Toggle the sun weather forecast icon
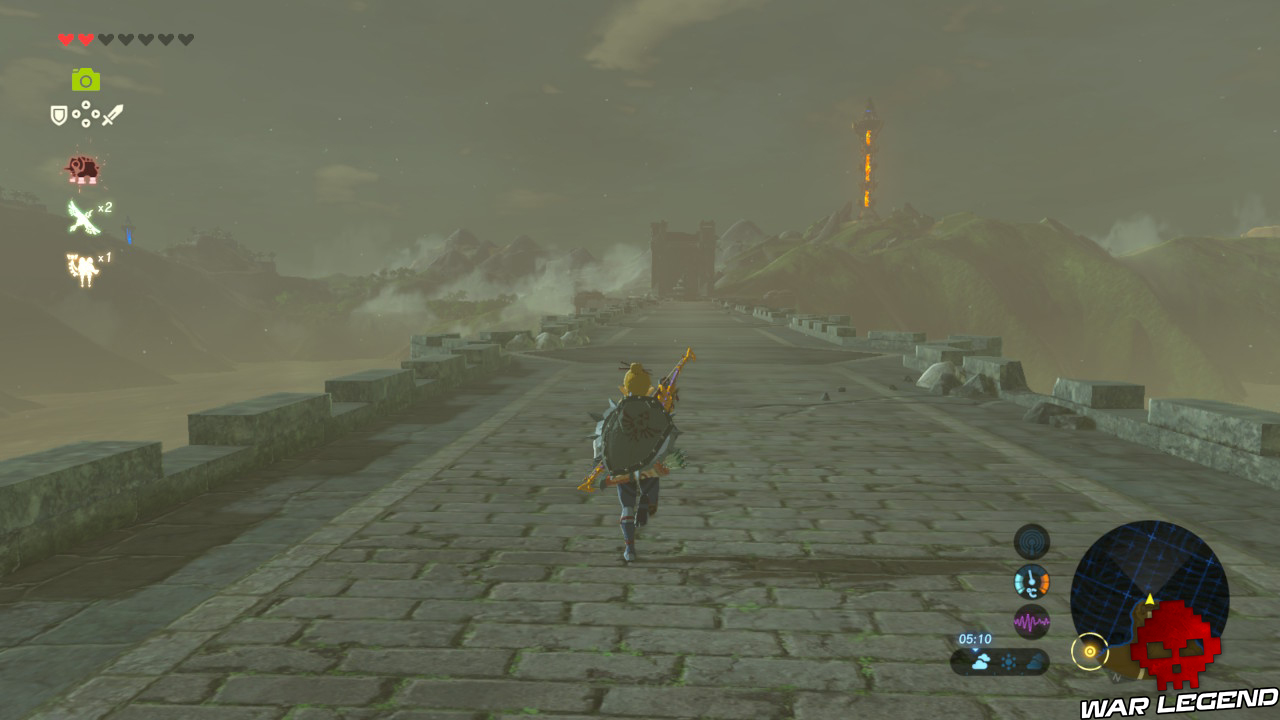This screenshot has width=1280, height=720. pyautogui.click(x=1009, y=660)
